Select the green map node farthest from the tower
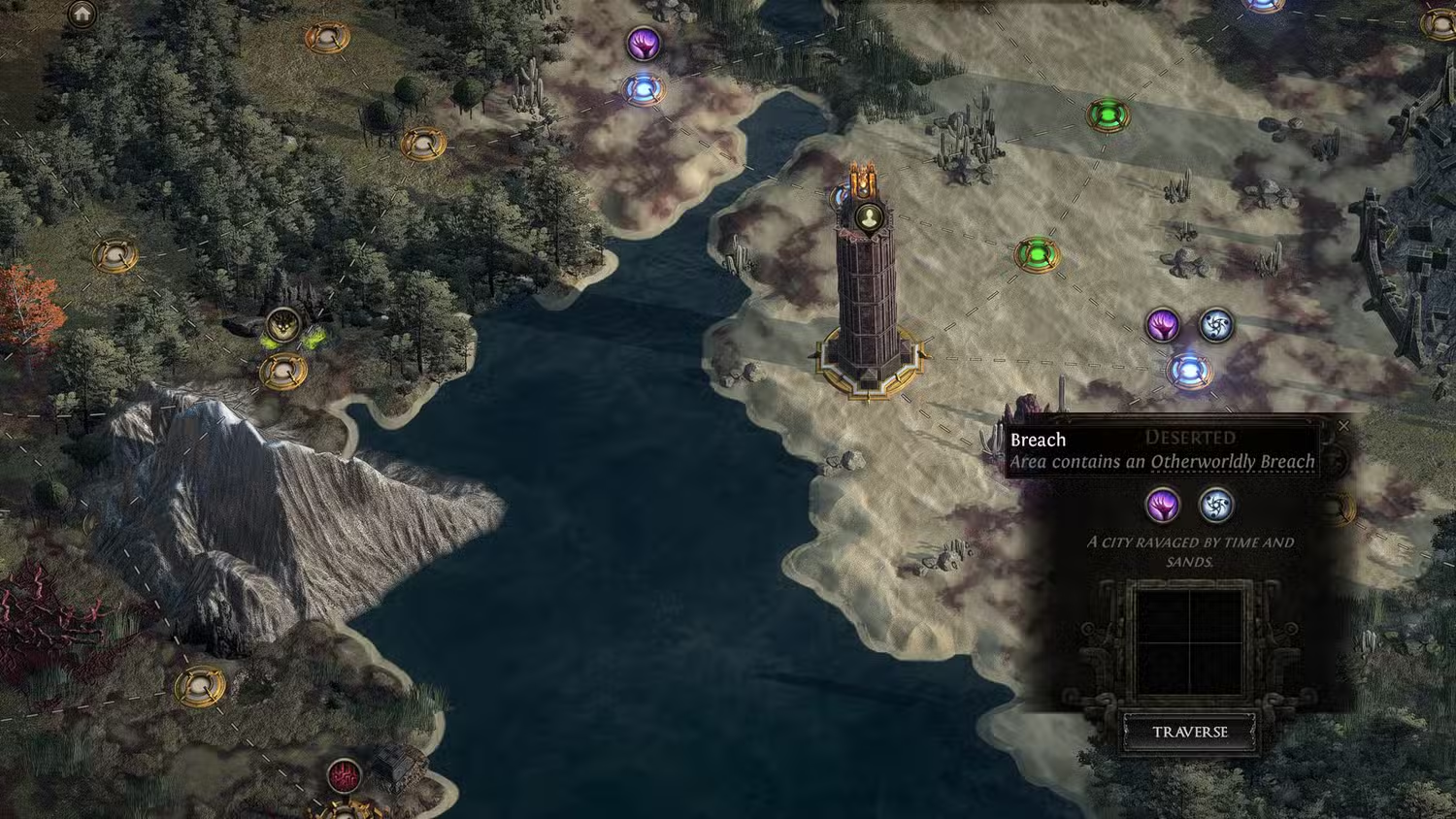This screenshot has width=1456, height=819. tap(1106, 115)
